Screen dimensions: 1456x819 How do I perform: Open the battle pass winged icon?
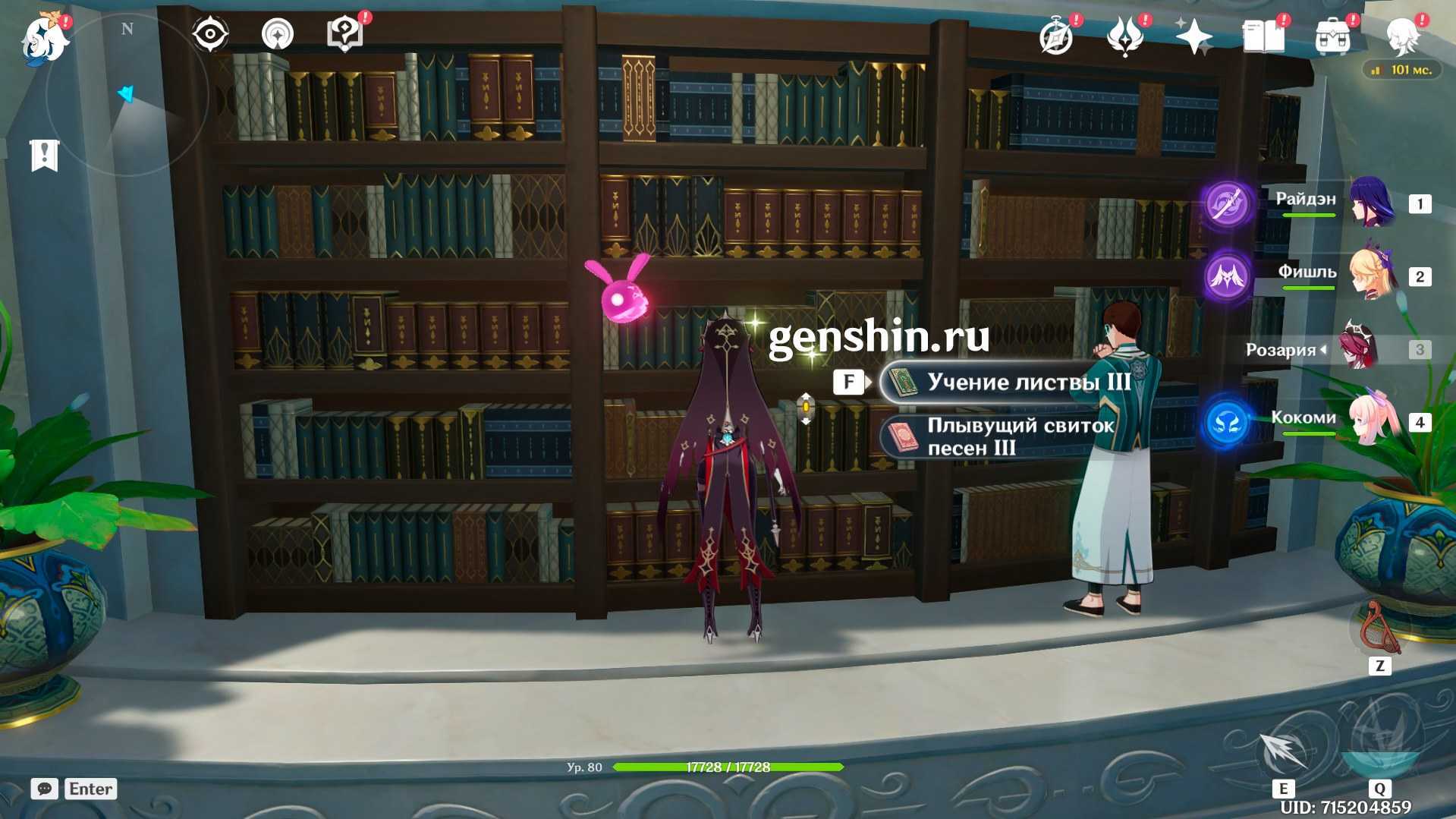click(x=1124, y=36)
